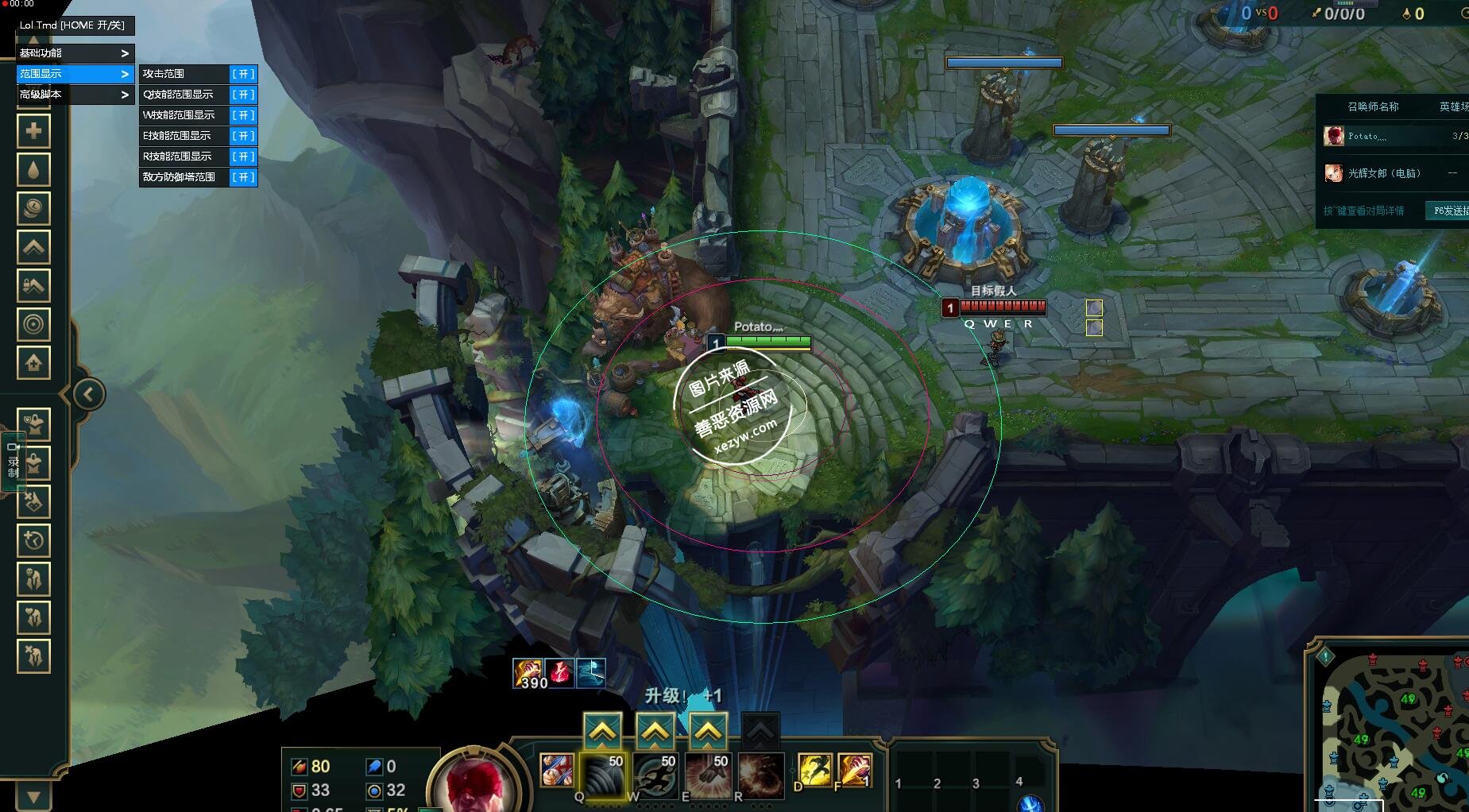Click the 录制 record button
The image size is (1469, 812).
[14, 462]
